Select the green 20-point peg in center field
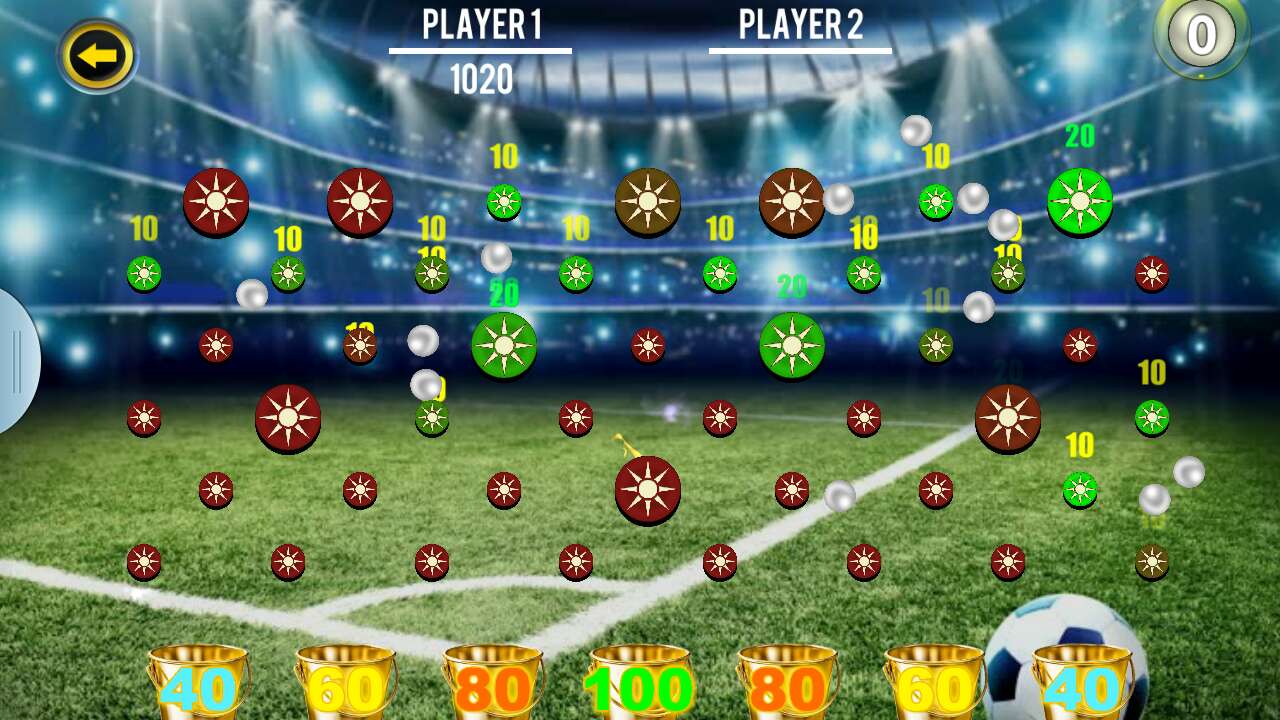This screenshot has height=720, width=1280. [505, 343]
